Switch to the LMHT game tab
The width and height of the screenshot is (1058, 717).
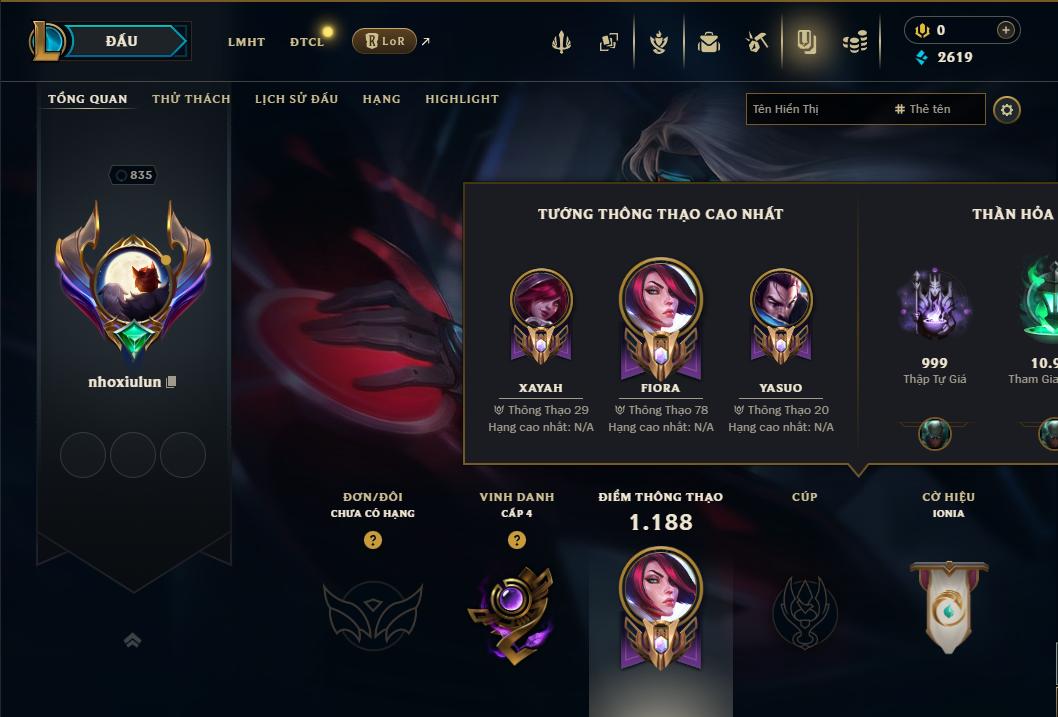click(246, 42)
